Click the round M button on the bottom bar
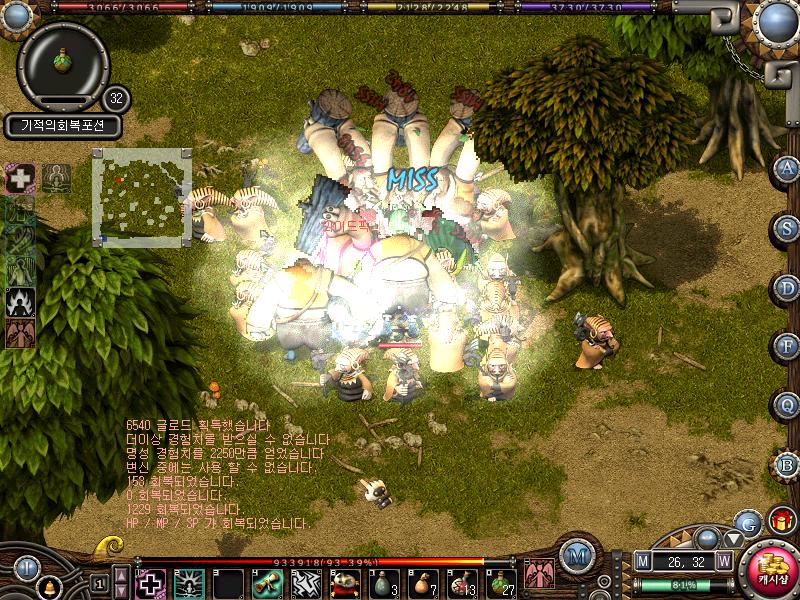 click(576, 556)
